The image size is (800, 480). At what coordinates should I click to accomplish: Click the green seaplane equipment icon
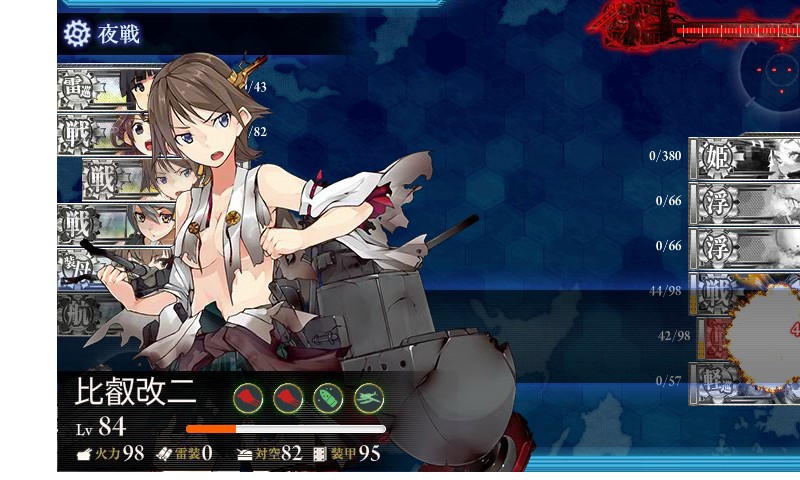(x=369, y=397)
